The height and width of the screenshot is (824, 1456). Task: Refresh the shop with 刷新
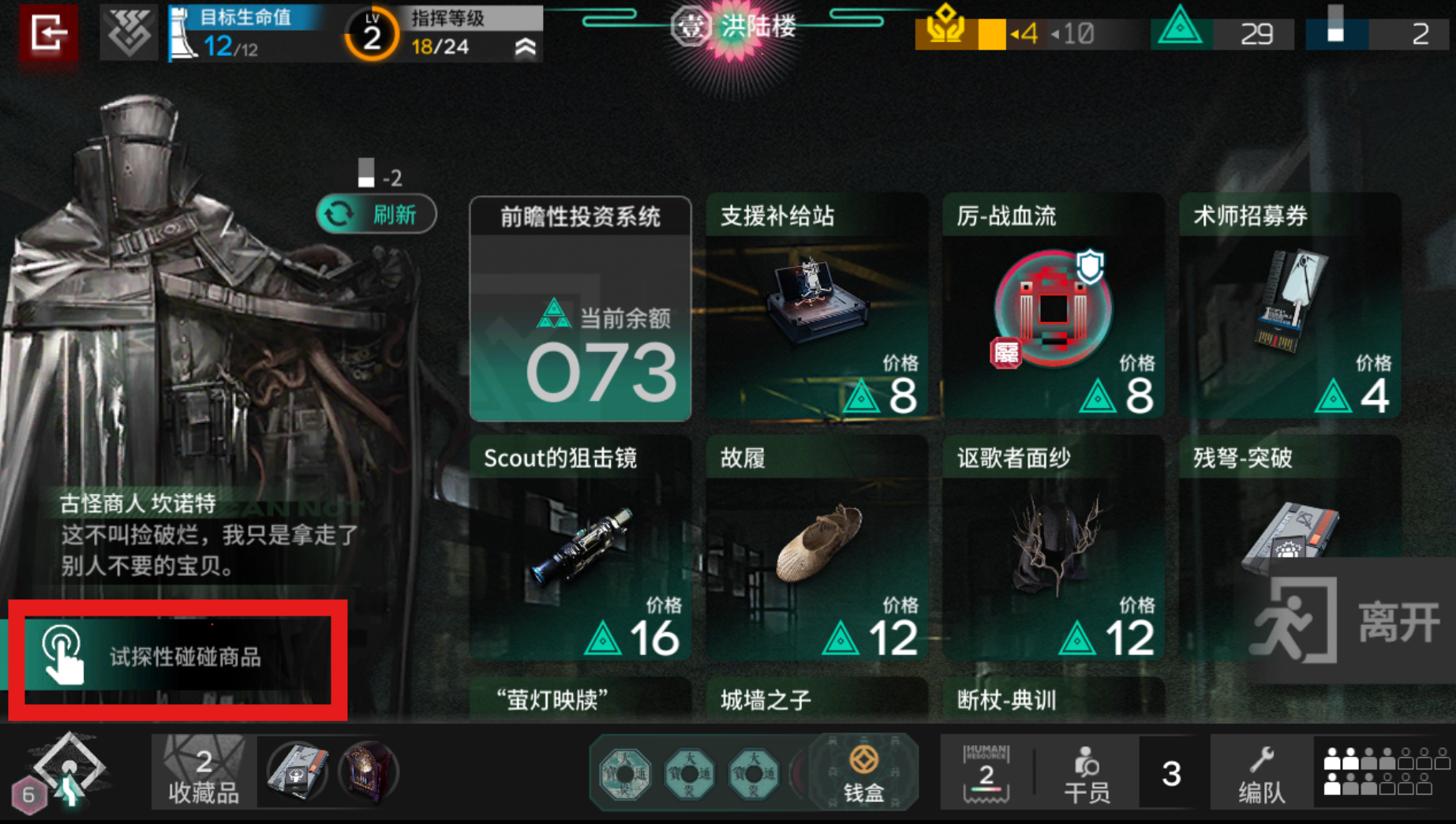[376, 214]
